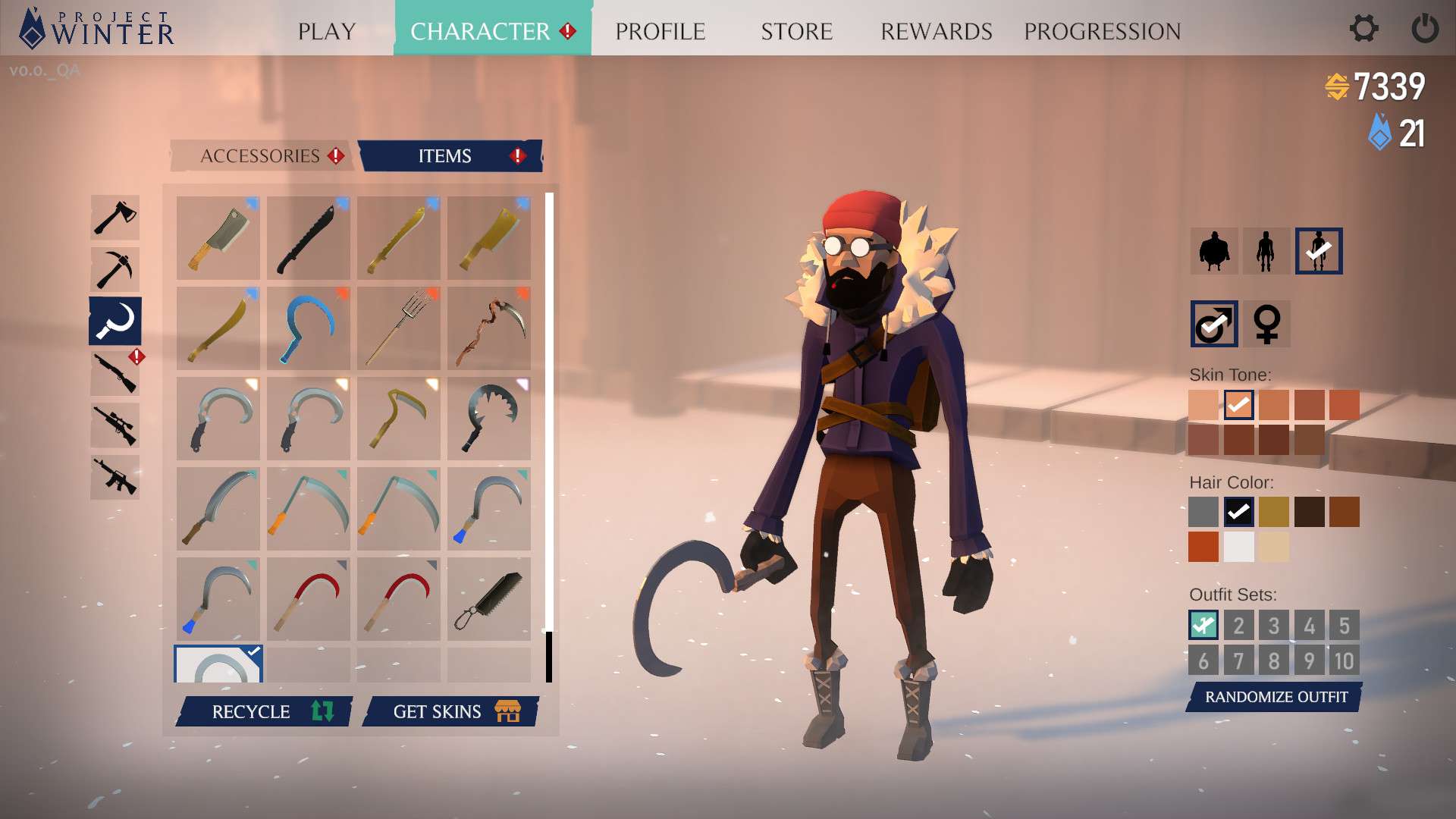Select the pitchfork skin
The height and width of the screenshot is (819, 1456).
click(399, 328)
